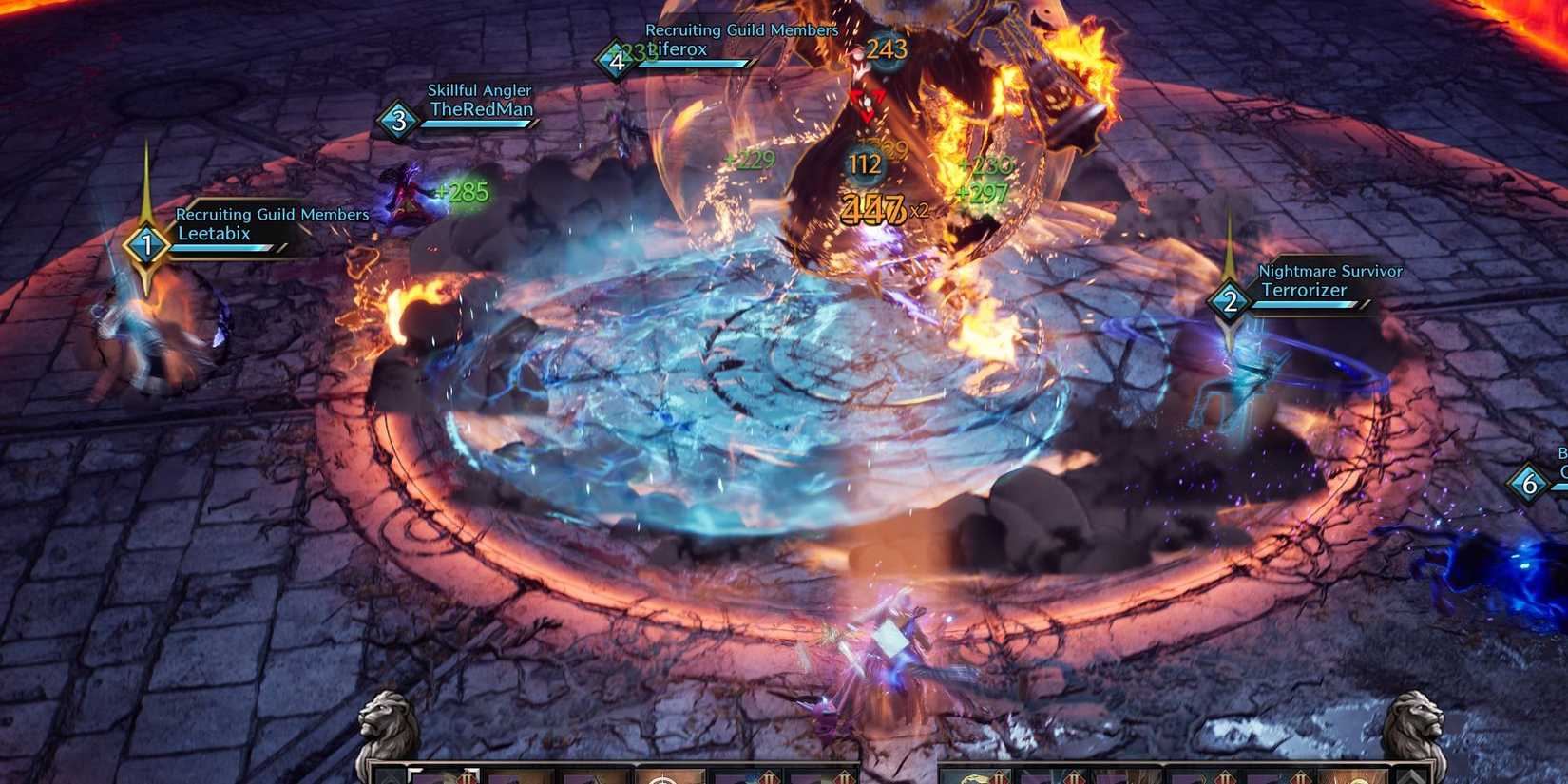This screenshot has width=1568, height=784.
Task: Click the number 4 marker near Liferox
Action: [x=619, y=59]
